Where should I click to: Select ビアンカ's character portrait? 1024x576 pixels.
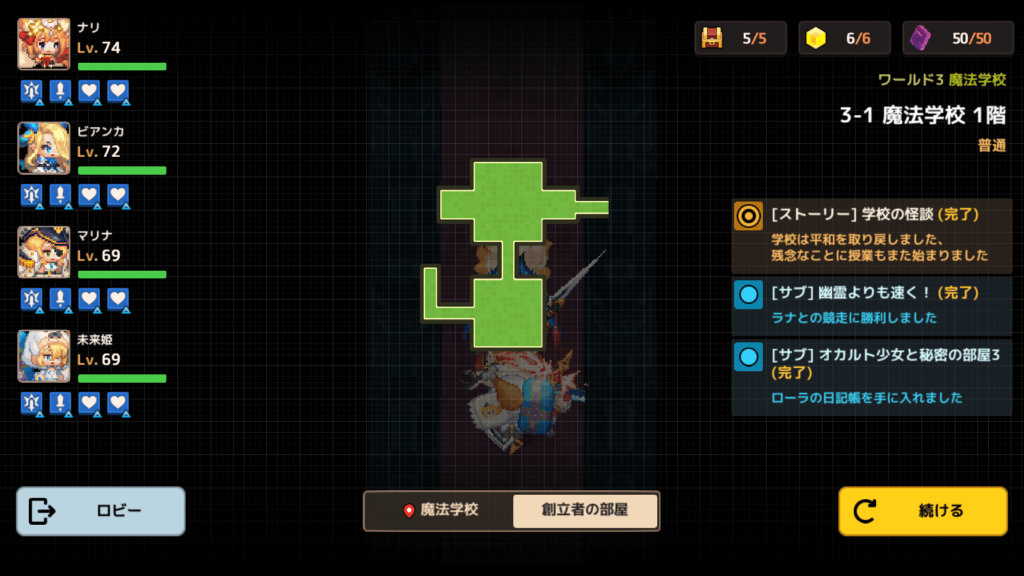point(44,148)
